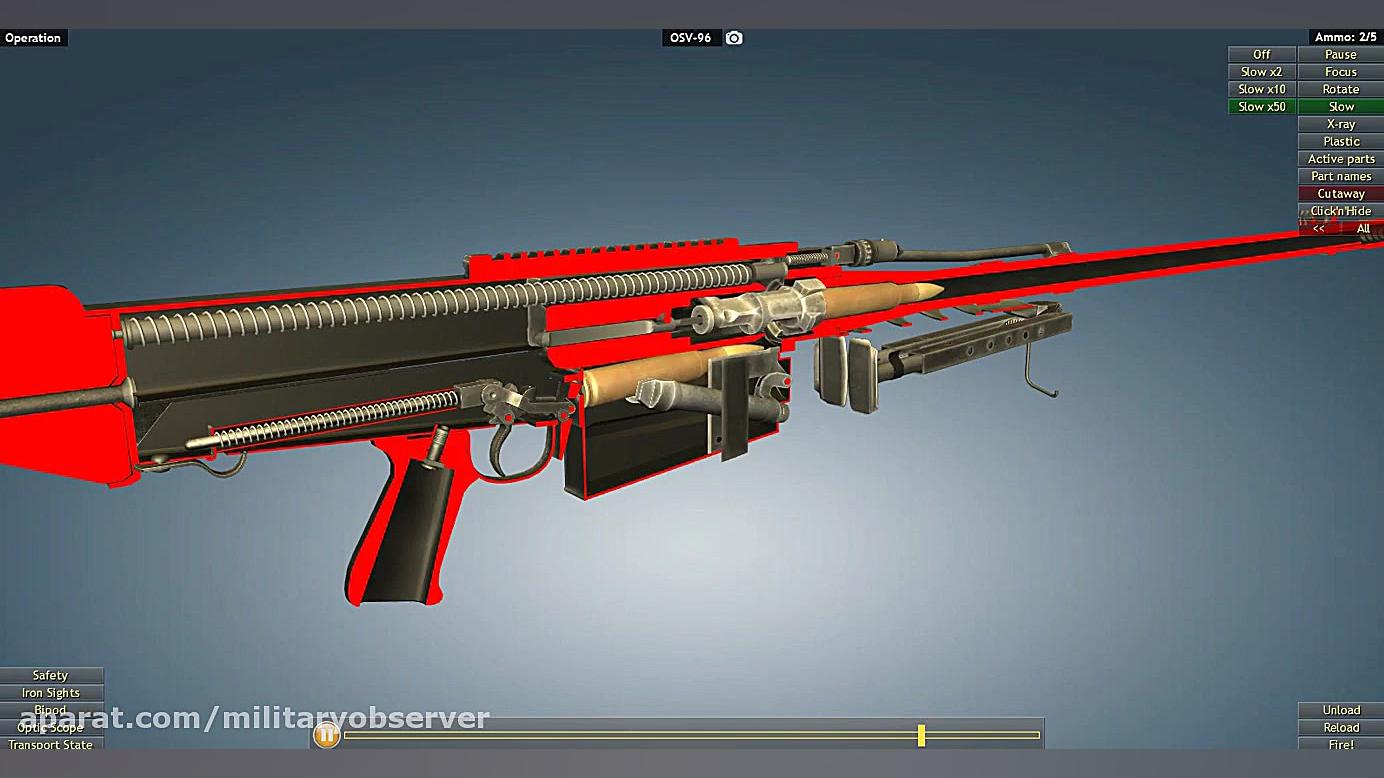
Task: Show Active parts only
Action: pos(1340,159)
